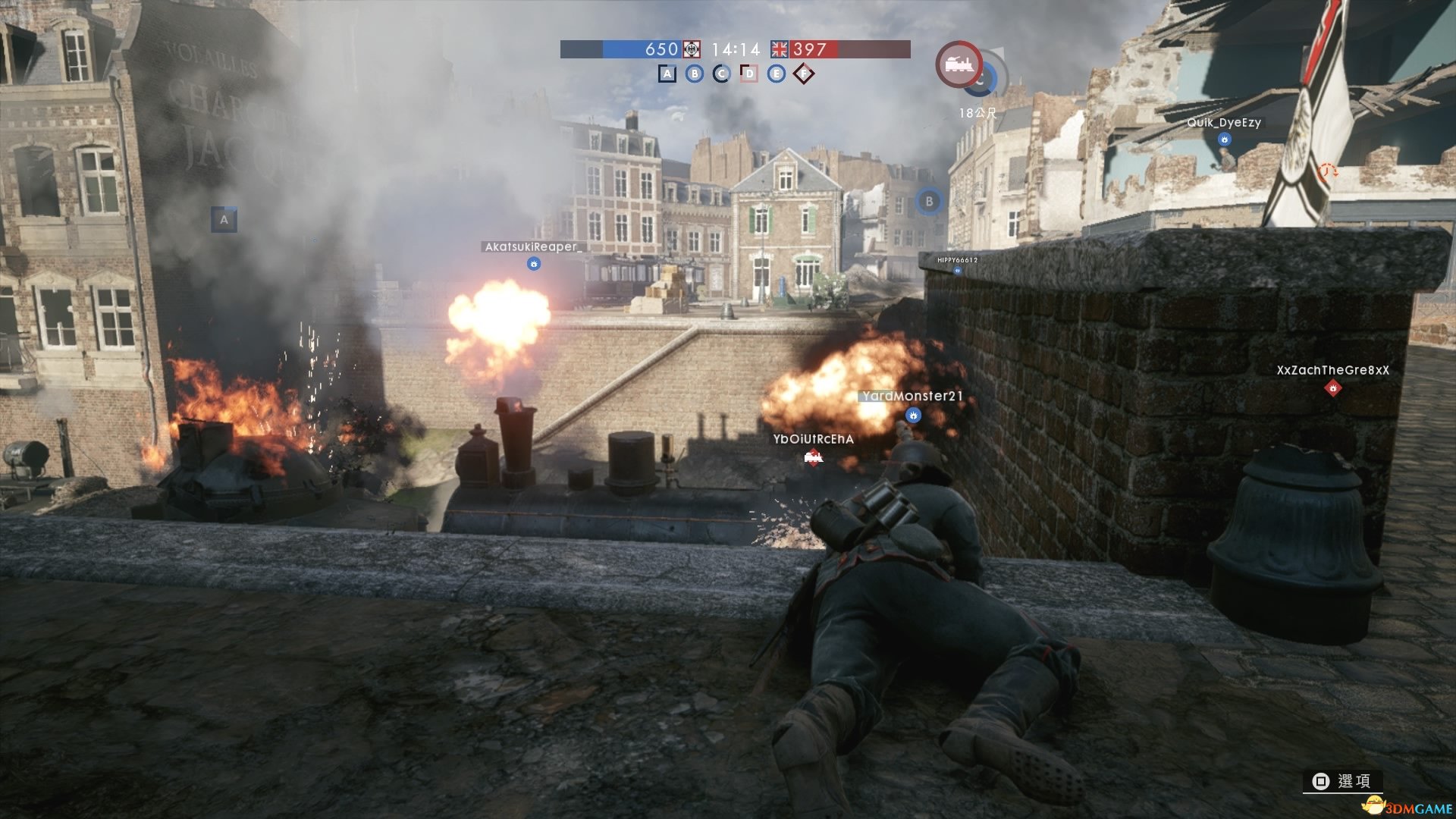The width and height of the screenshot is (1456, 819).
Task: Select flag B in the objective status row
Action: point(694,74)
